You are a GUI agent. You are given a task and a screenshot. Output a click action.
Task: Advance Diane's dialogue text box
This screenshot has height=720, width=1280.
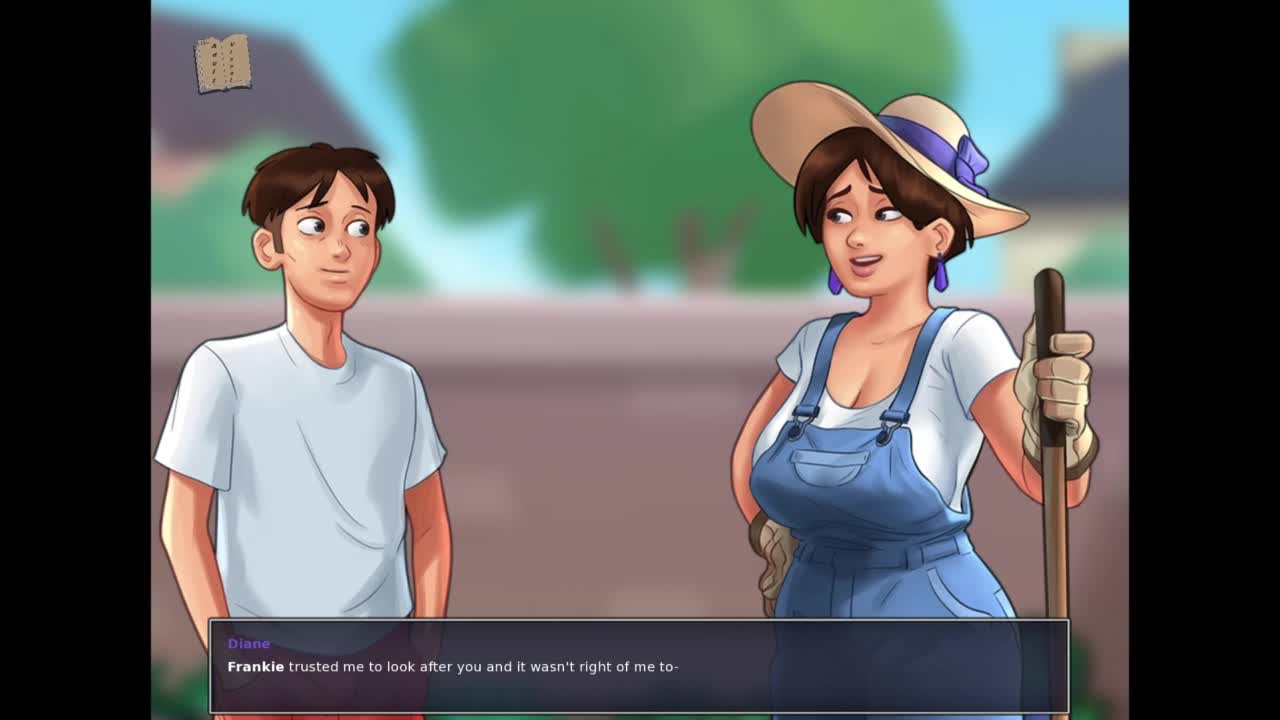[x=638, y=666]
